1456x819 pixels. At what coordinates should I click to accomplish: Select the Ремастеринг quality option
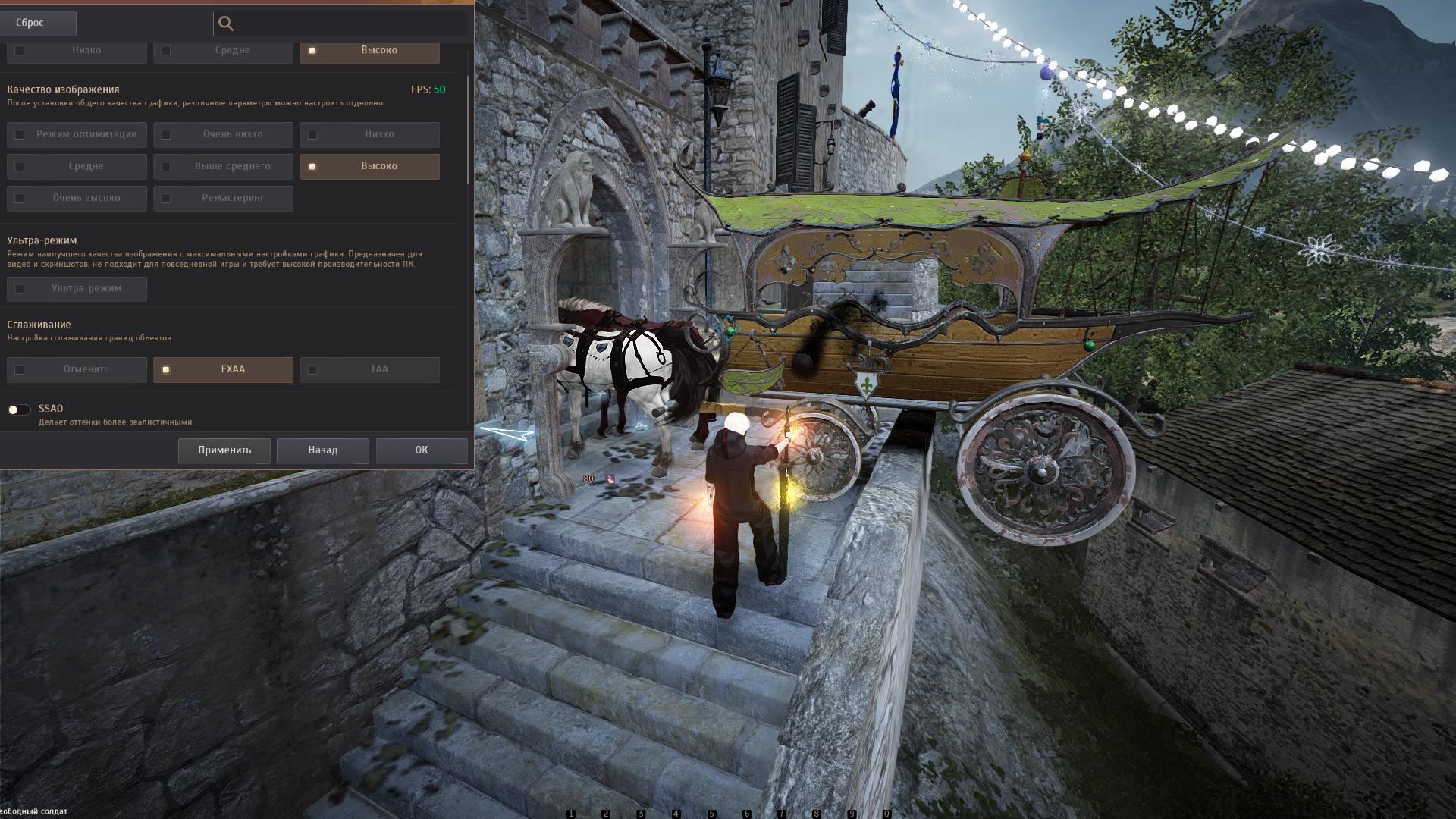(x=223, y=199)
